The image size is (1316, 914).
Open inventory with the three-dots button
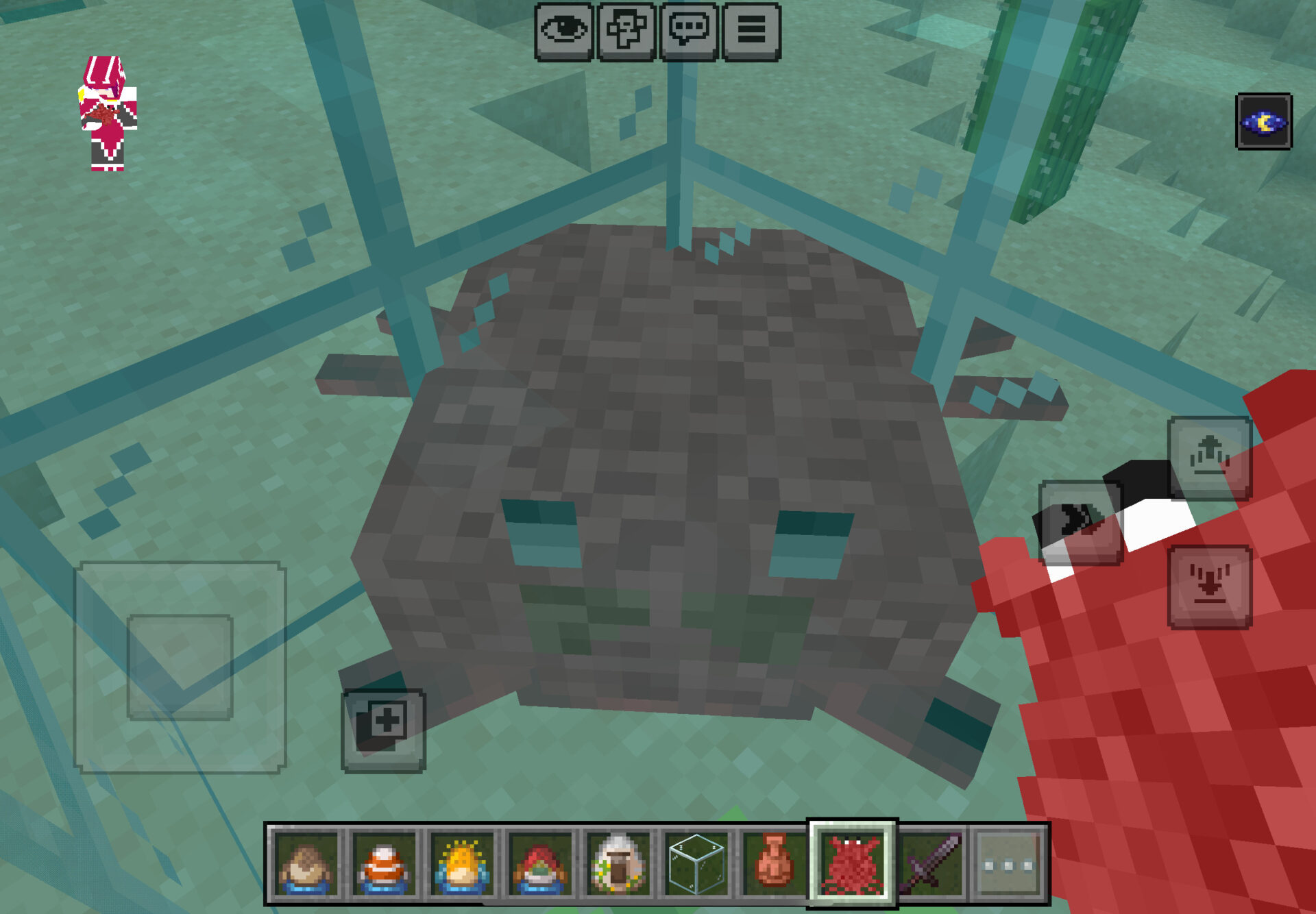1008,865
